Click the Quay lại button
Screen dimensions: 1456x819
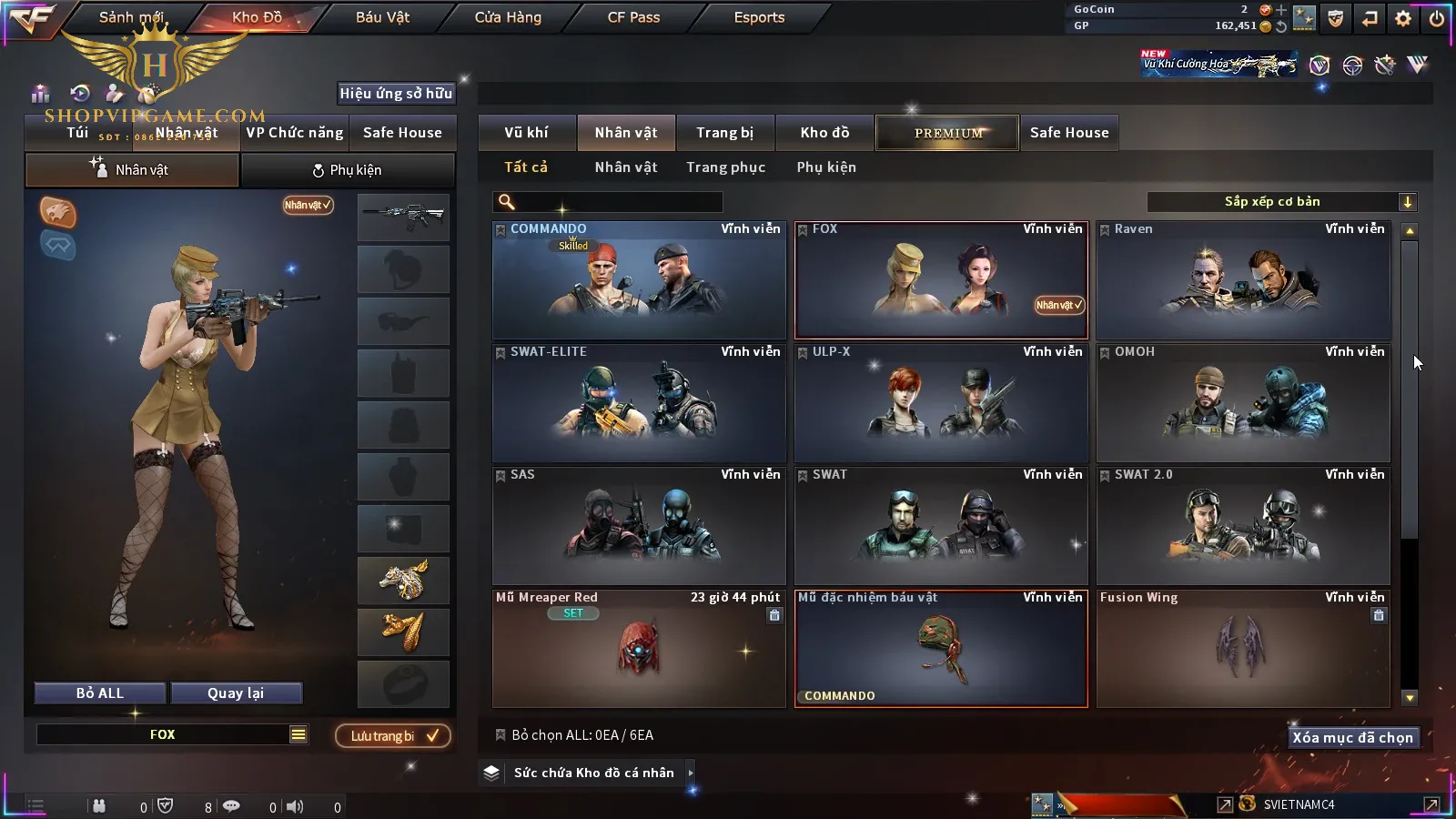point(236,693)
